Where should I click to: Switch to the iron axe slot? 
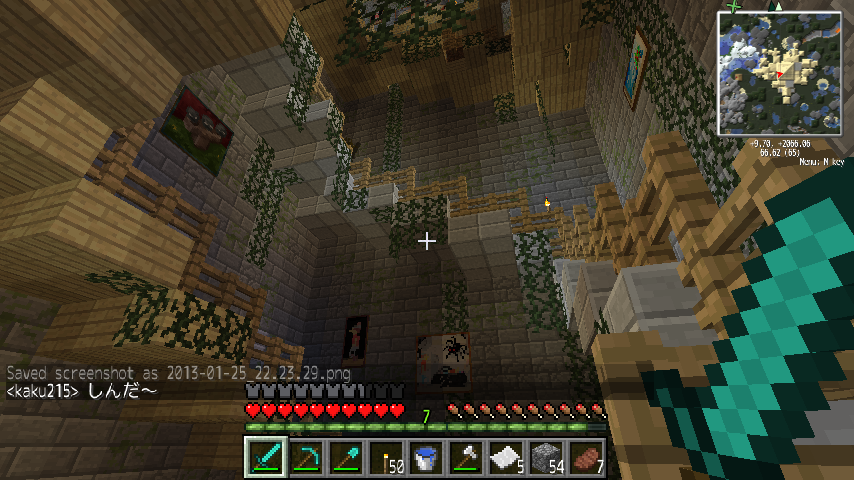(467, 457)
